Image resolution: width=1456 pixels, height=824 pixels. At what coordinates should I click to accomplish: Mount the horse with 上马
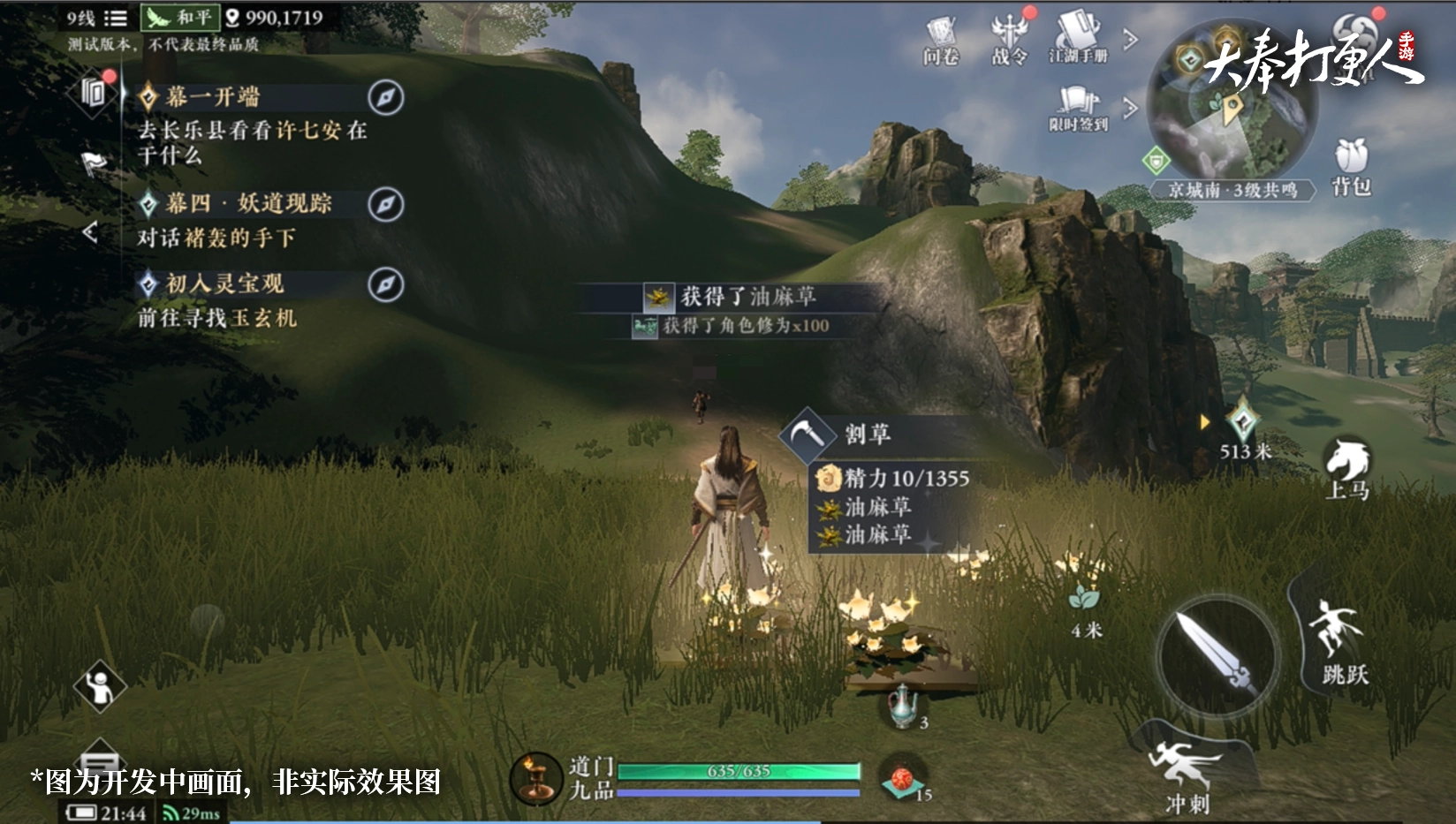[1347, 468]
